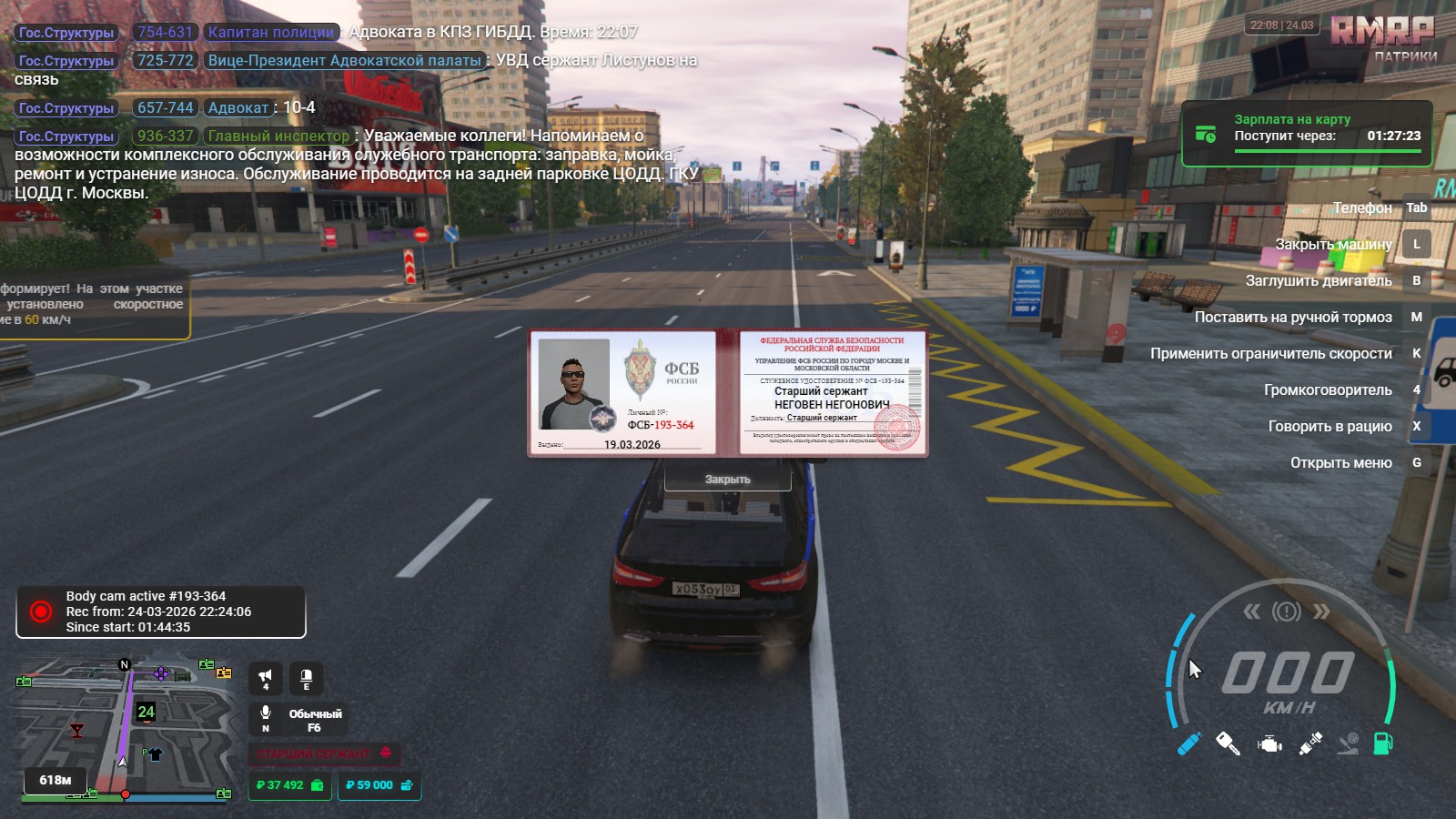Viewport: 1456px width, 819px height.
Task: Select the purple crosshair map marker
Action: click(161, 673)
